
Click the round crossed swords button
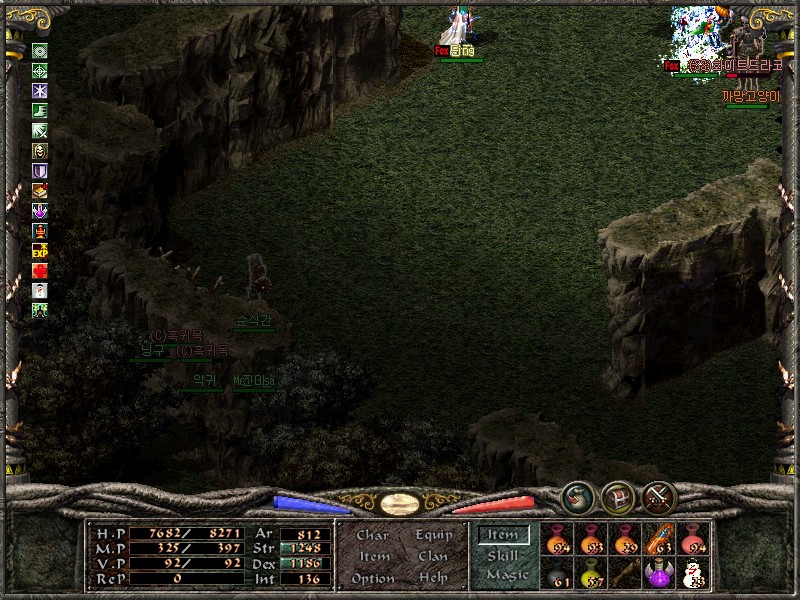click(659, 496)
